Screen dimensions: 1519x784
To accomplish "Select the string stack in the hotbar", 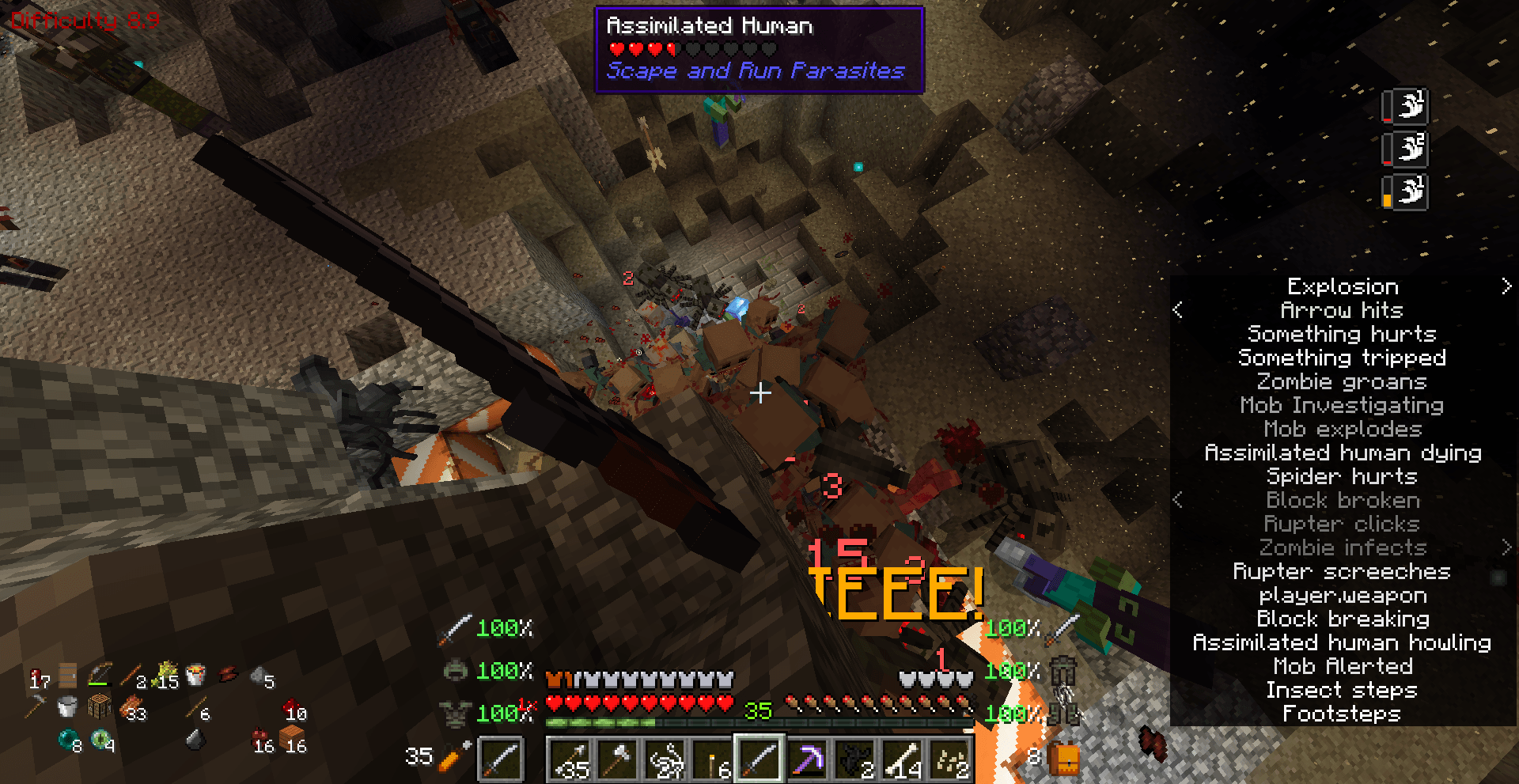I will pyautogui.click(x=666, y=758).
